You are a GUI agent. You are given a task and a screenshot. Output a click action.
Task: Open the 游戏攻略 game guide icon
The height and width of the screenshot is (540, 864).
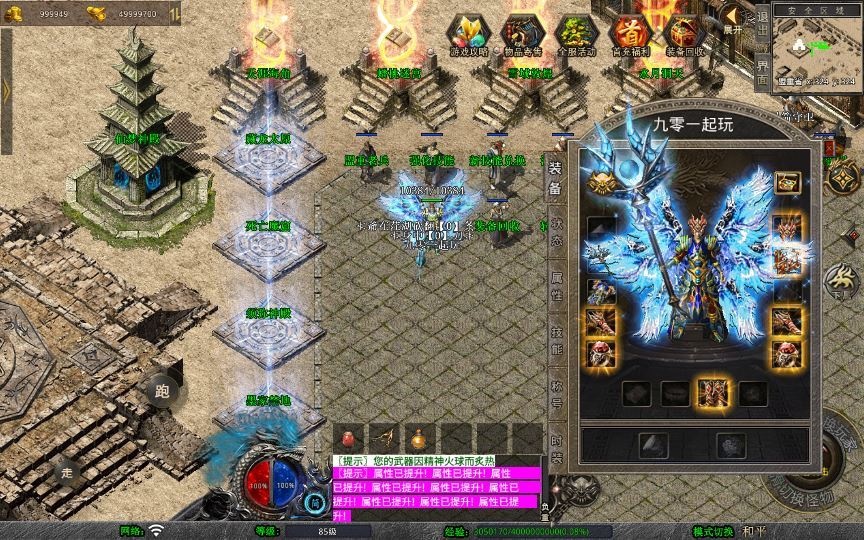pyautogui.click(x=465, y=34)
